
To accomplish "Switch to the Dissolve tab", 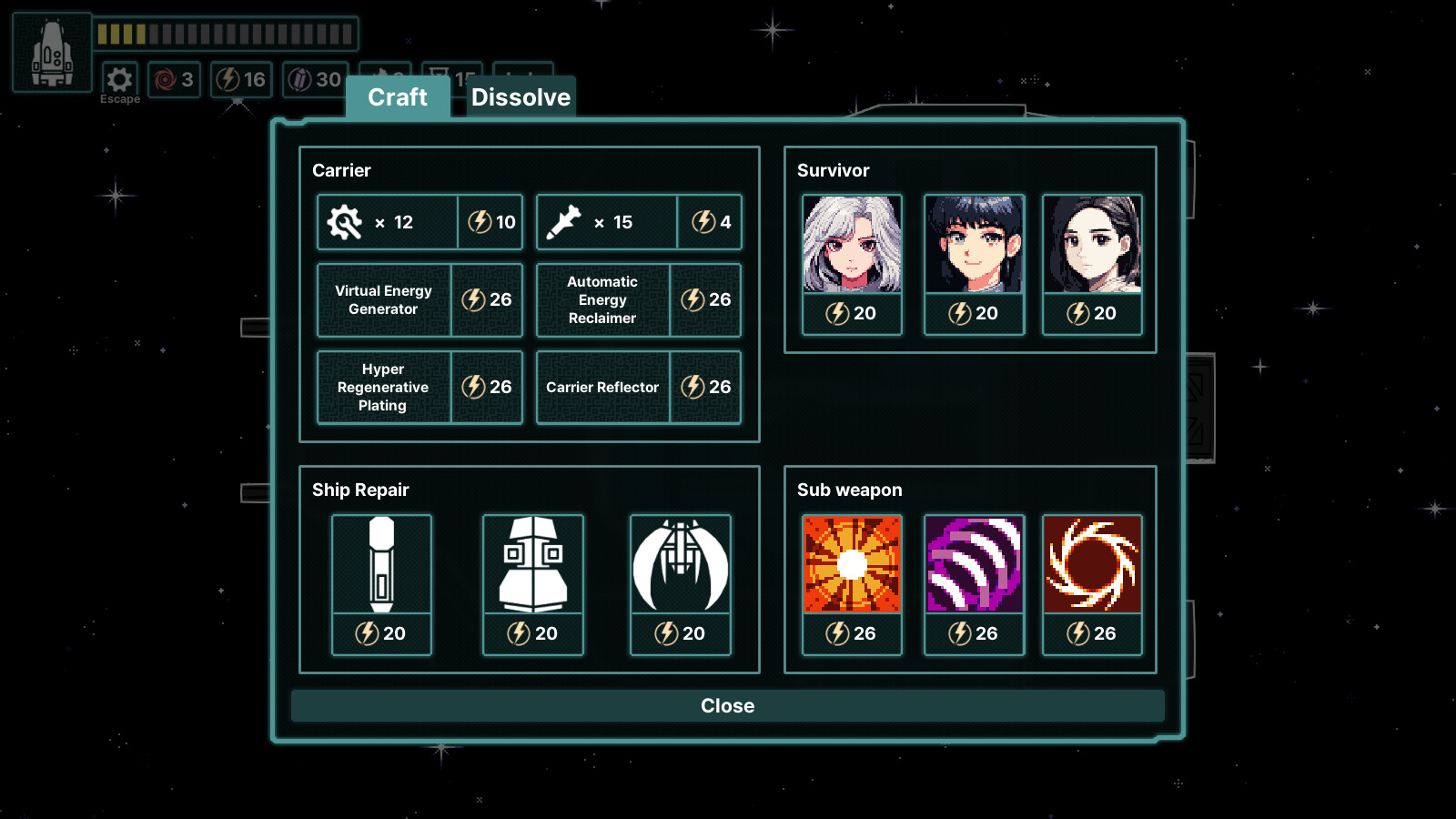I will click(520, 97).
